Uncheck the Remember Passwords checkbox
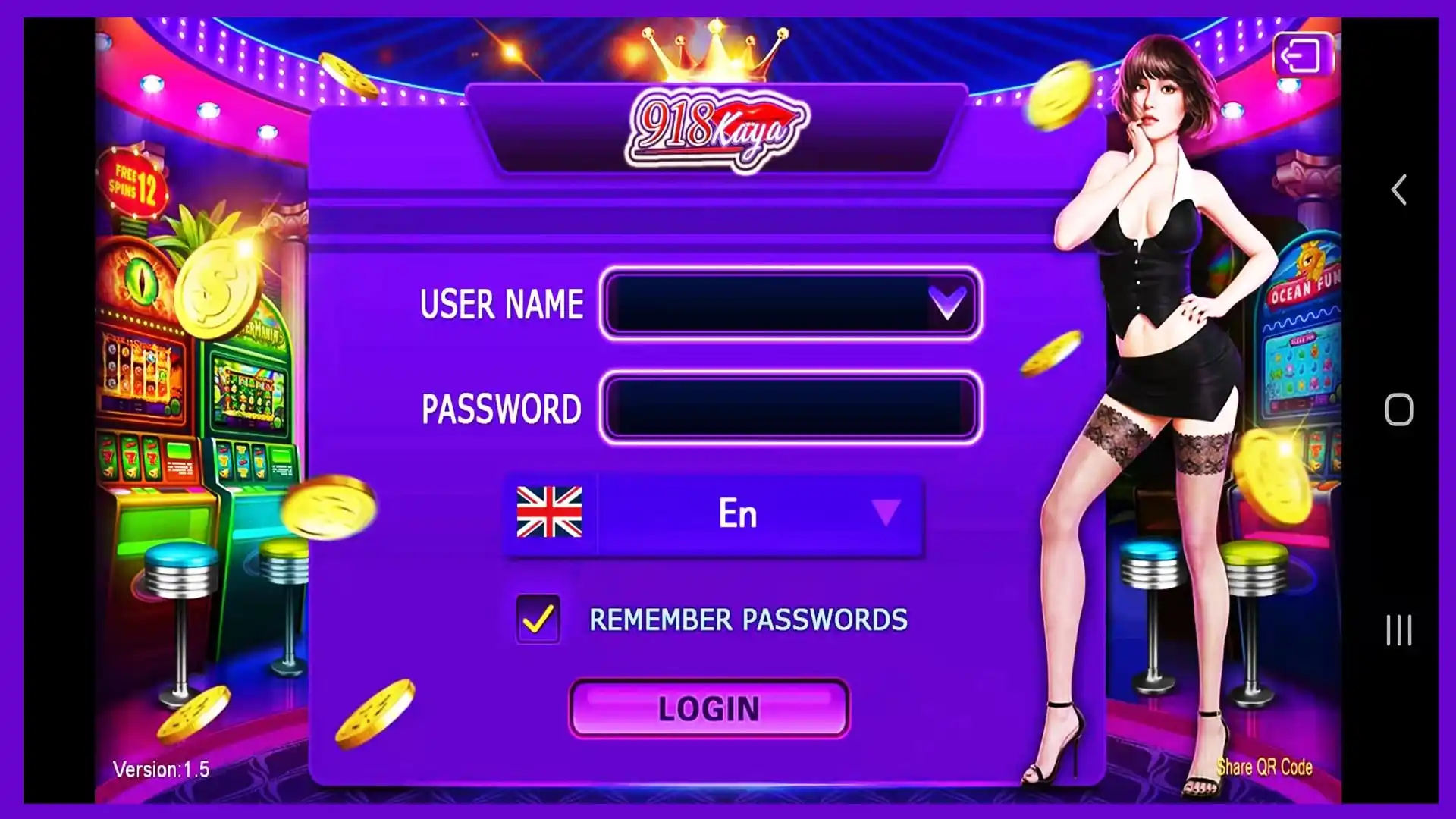The width and height of the screenshot is (1456, 819). (x=538, y=620)
